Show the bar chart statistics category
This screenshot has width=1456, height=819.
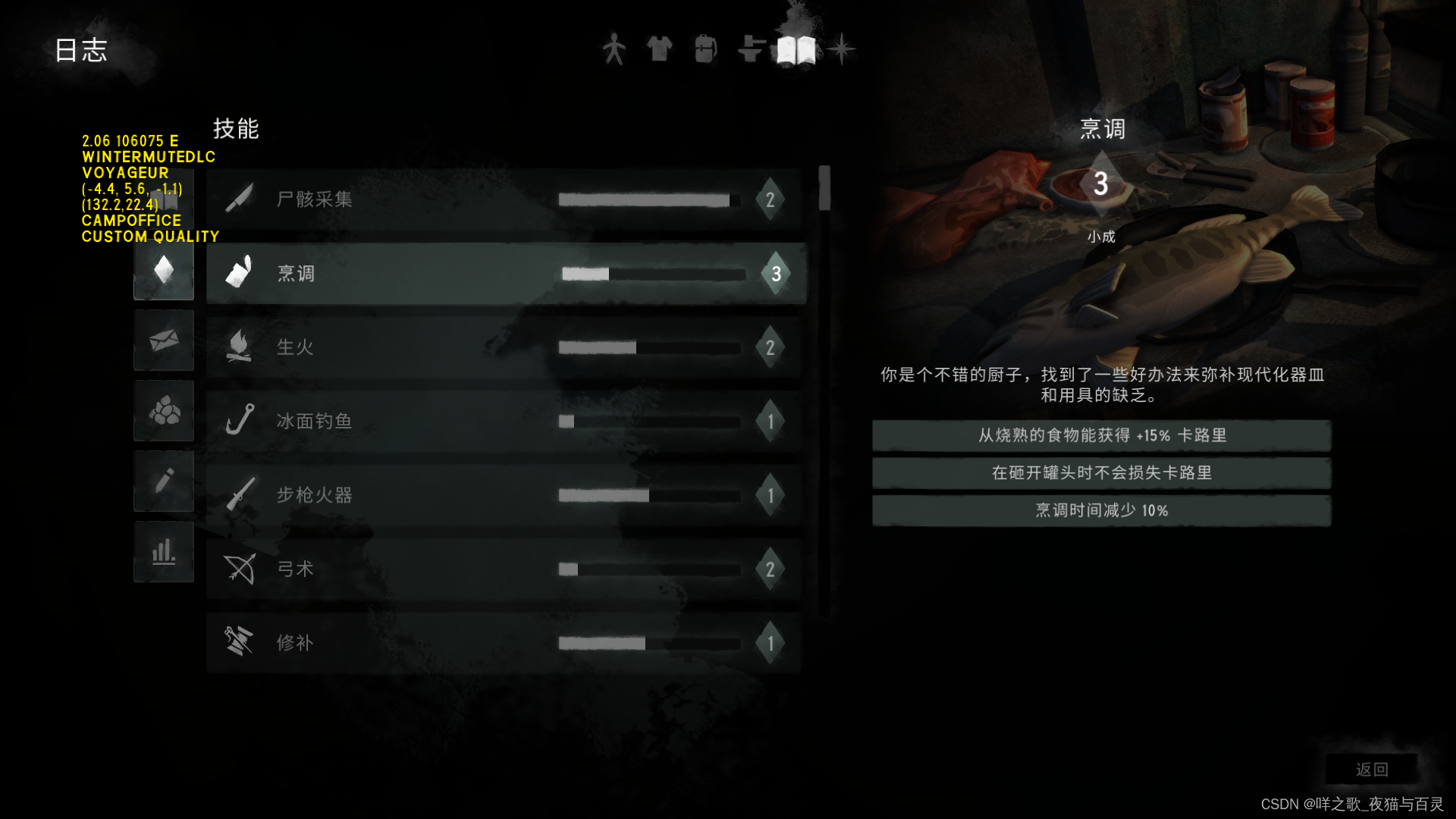tap(164, 552)
